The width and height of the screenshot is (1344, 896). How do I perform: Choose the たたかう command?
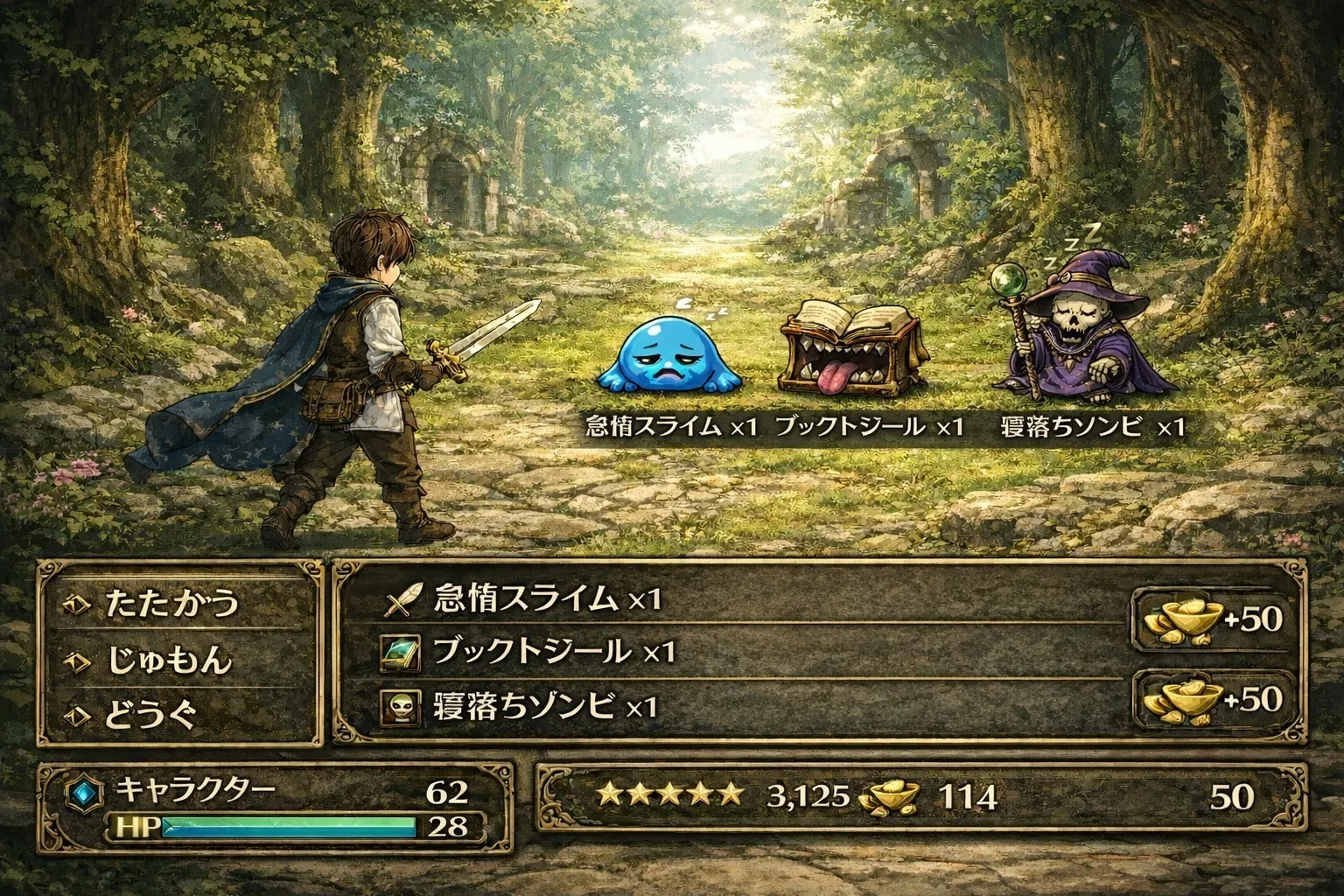tap(171, 603)
